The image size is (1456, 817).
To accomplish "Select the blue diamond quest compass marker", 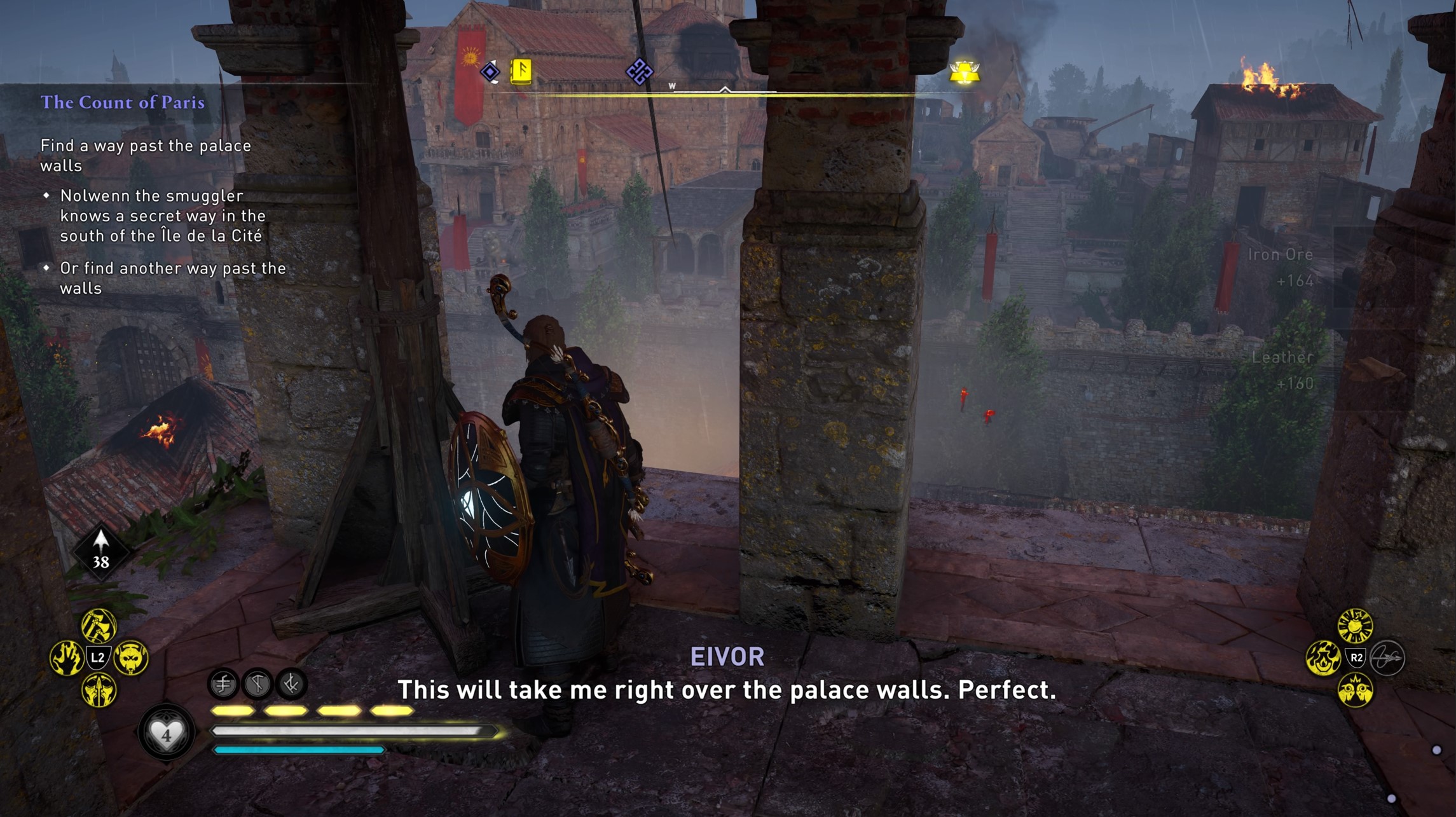I will point(490,72).
